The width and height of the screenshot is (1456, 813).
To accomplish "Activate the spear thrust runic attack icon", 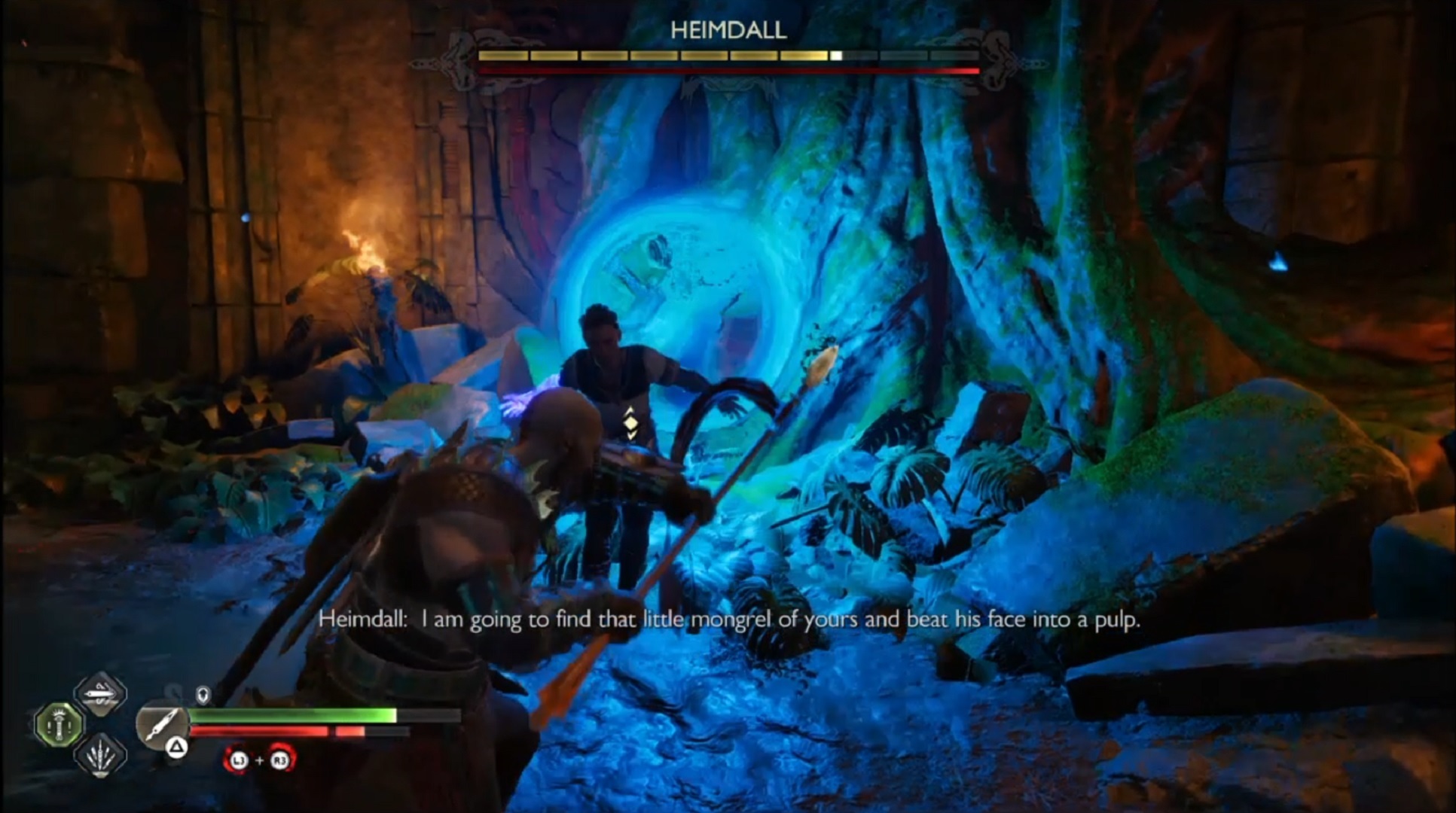I will coord(100,693).
